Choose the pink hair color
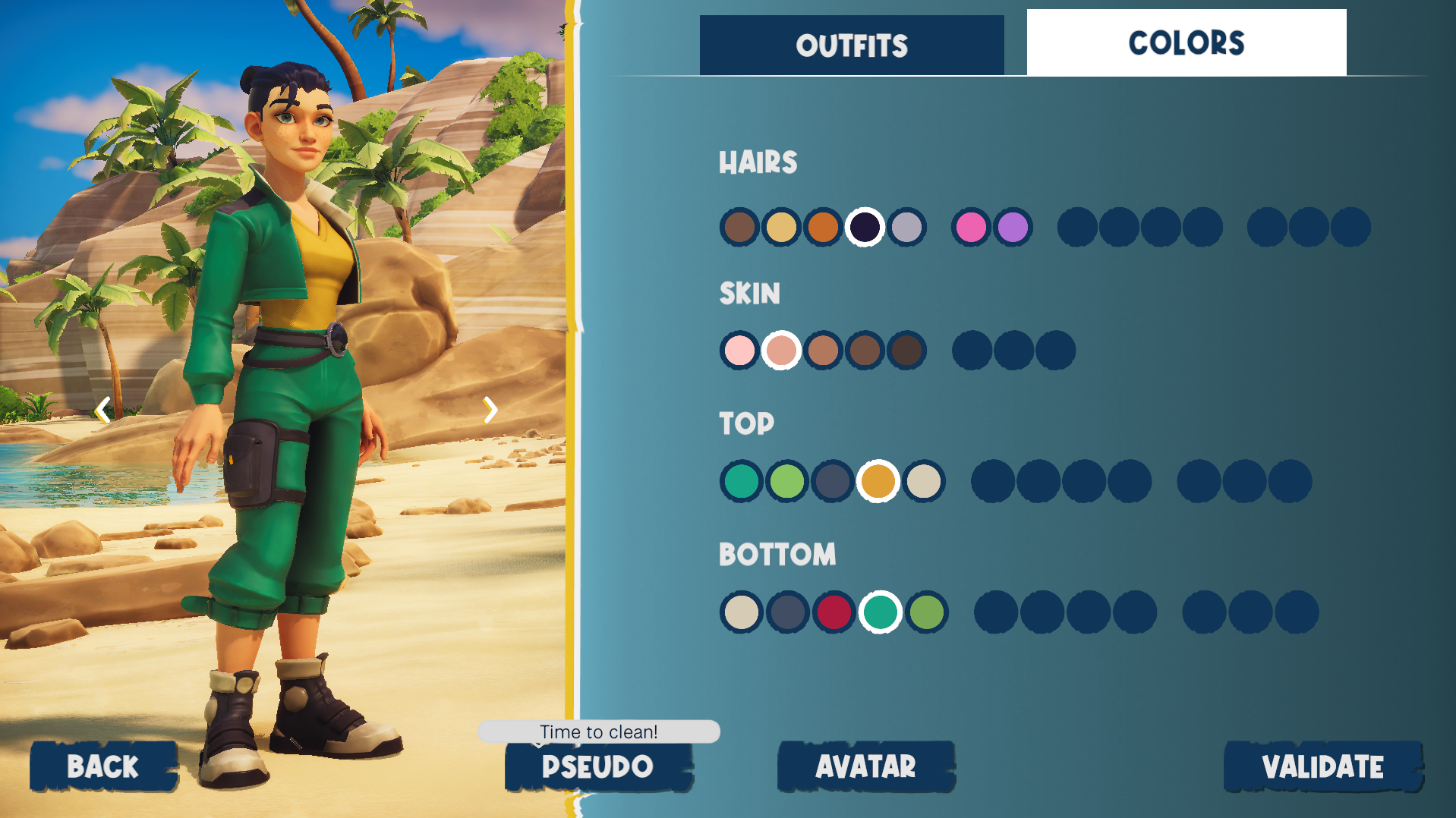This screenshot has width=1456, height=818. (971, 227)
